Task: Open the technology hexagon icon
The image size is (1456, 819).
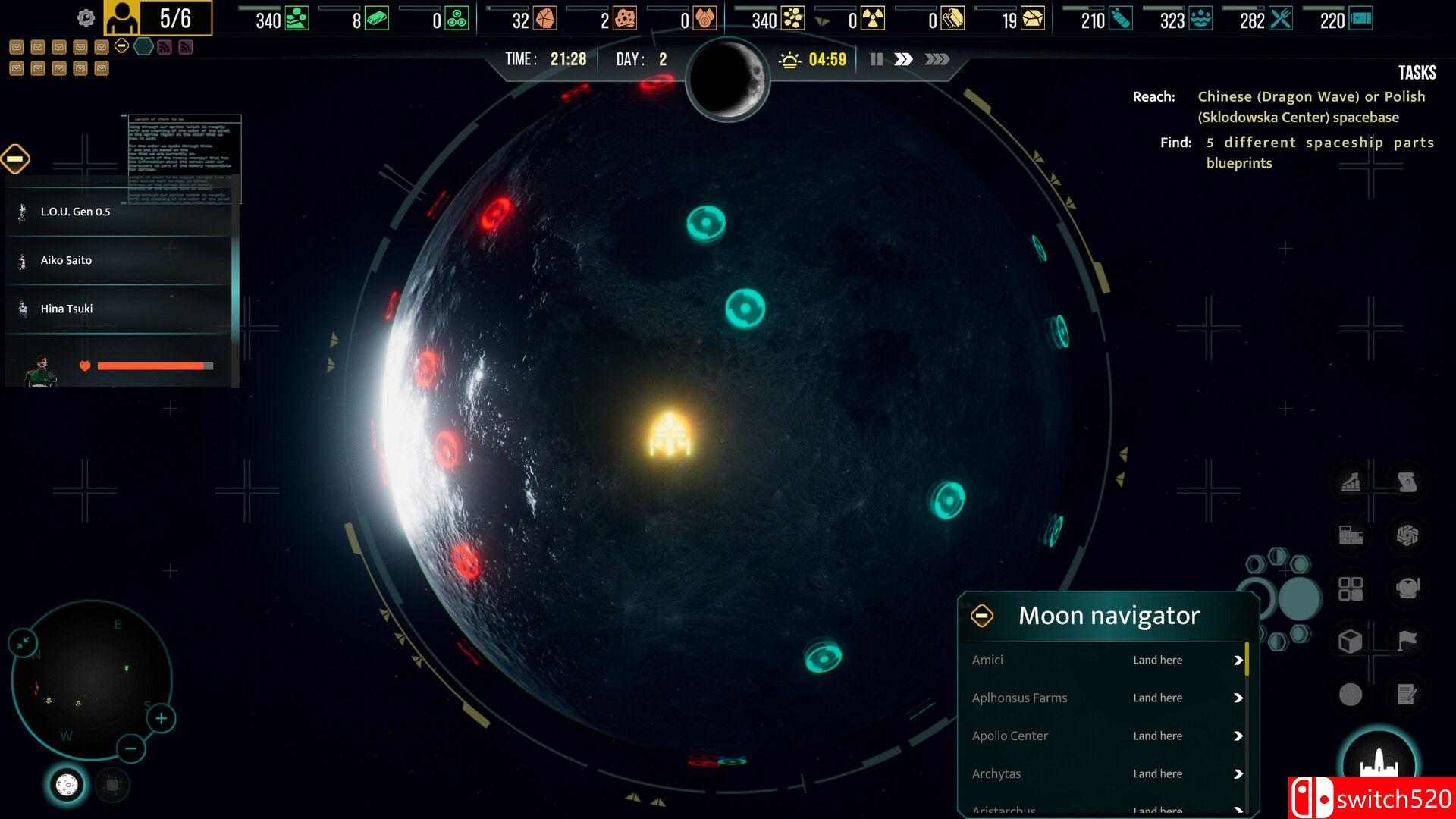Action: (1407, 537)
